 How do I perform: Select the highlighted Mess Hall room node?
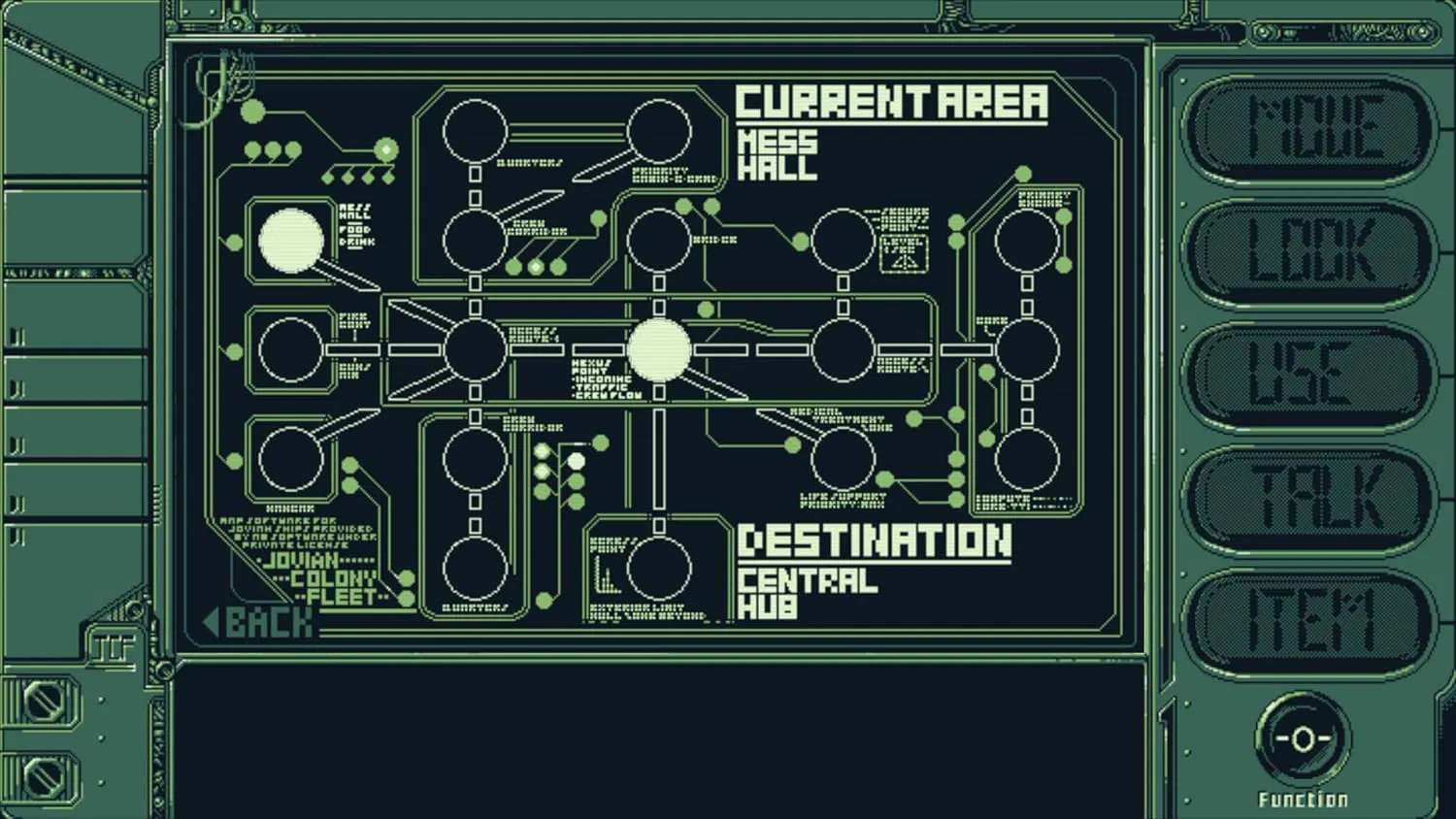point(289,240)
